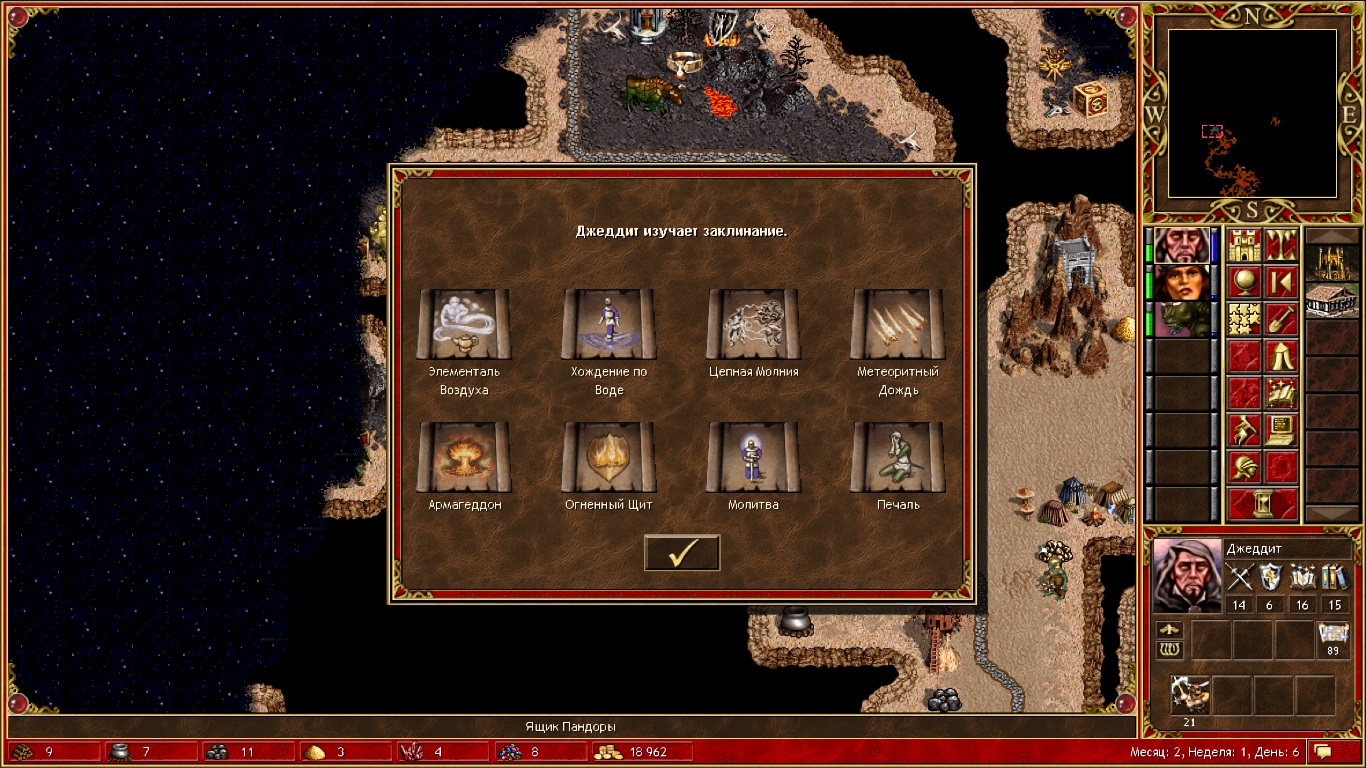Open the kingdom overview castle button
The image size is (1366, 768).
click(1245, 245)
